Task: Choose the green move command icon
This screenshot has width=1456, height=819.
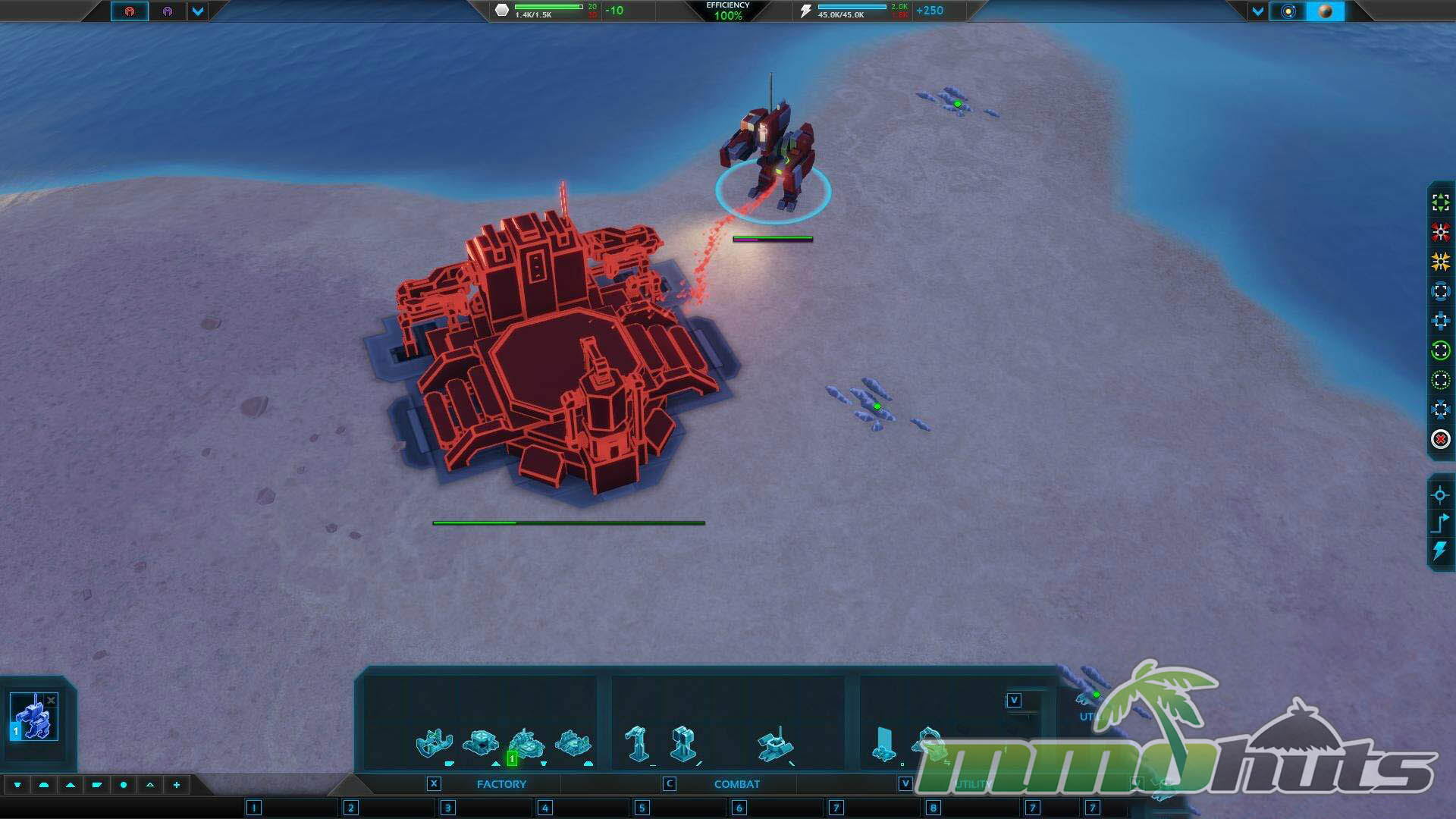Action: 1441,202
